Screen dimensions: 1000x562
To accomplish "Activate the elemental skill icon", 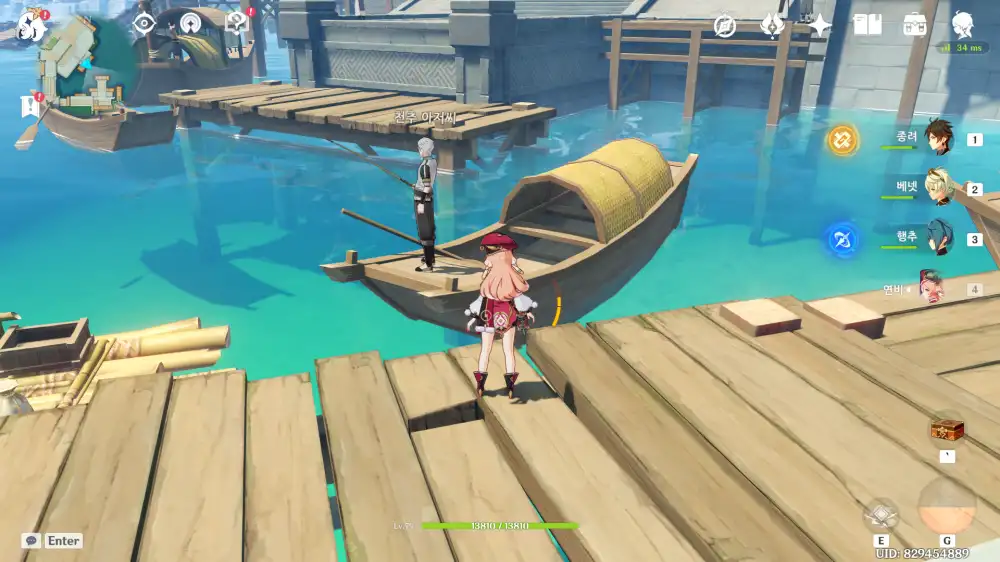I will (881, 514).
